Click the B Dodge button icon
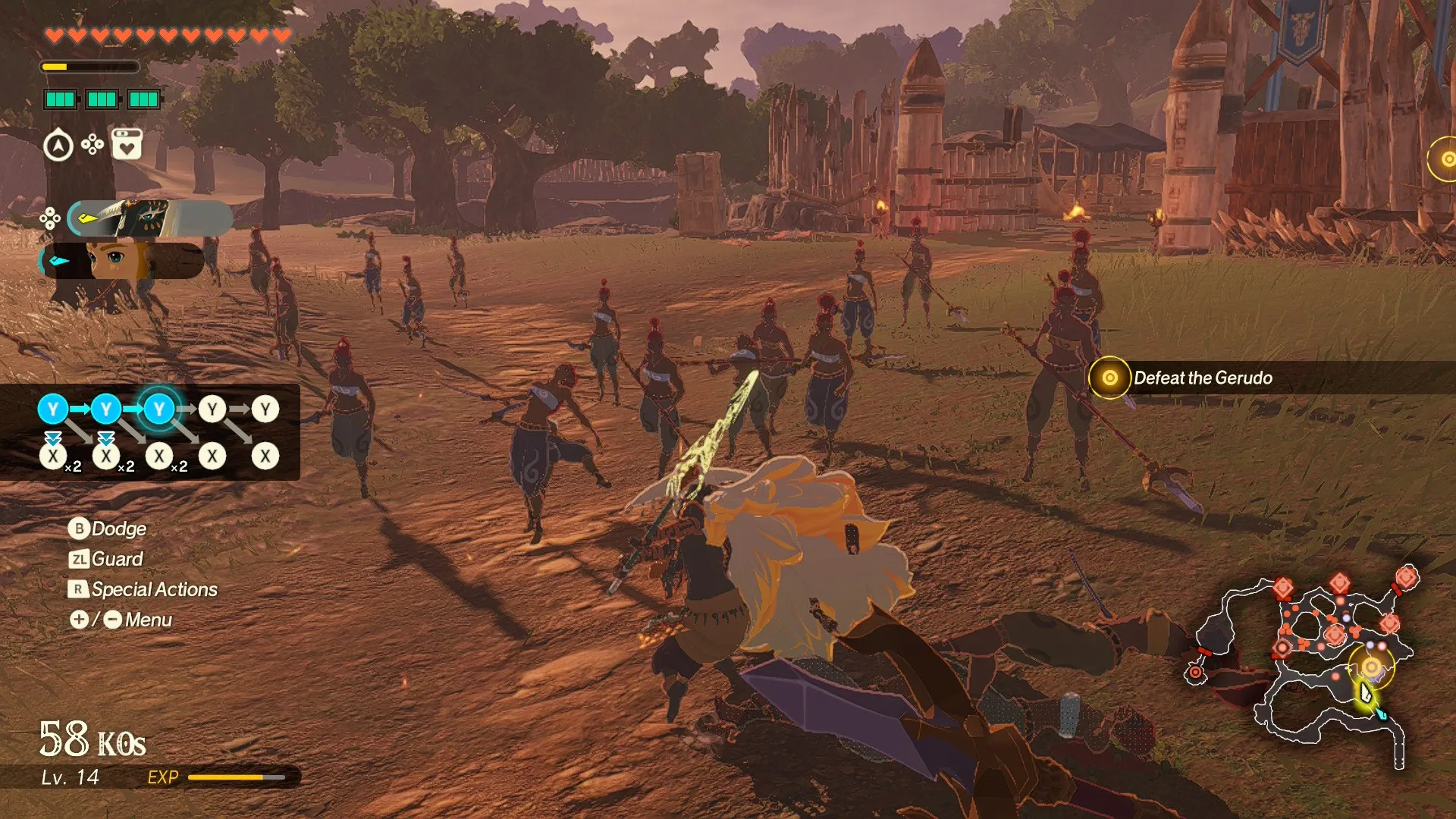Screen dimensions: 1456x819 [x=79, y=529]
